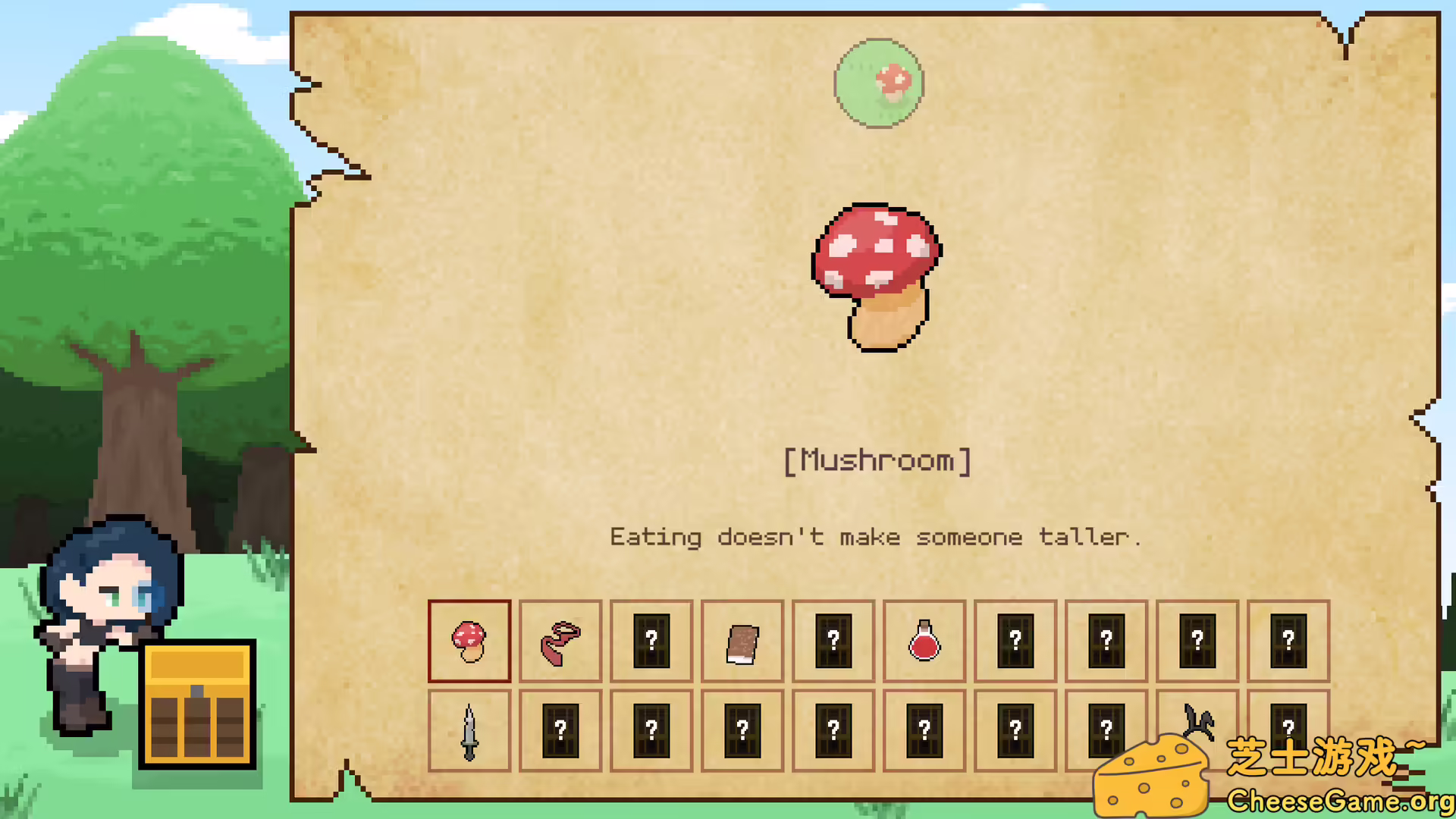1456x819 pixels.
Task: Click the mystery slot between scroll and potion
Action: coord(833,641)
